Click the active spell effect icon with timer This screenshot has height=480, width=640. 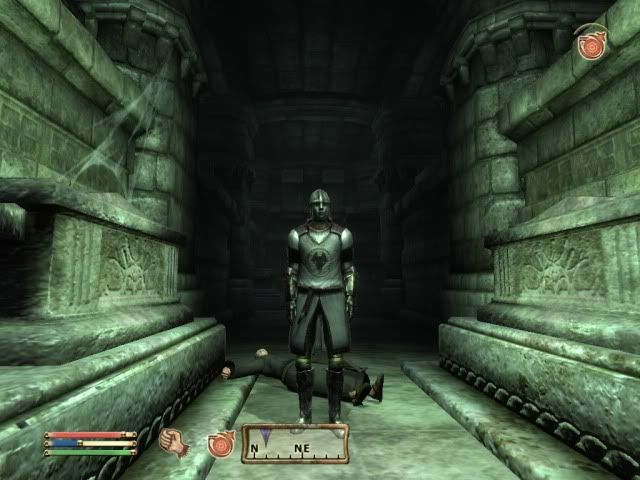click(591, 44)
